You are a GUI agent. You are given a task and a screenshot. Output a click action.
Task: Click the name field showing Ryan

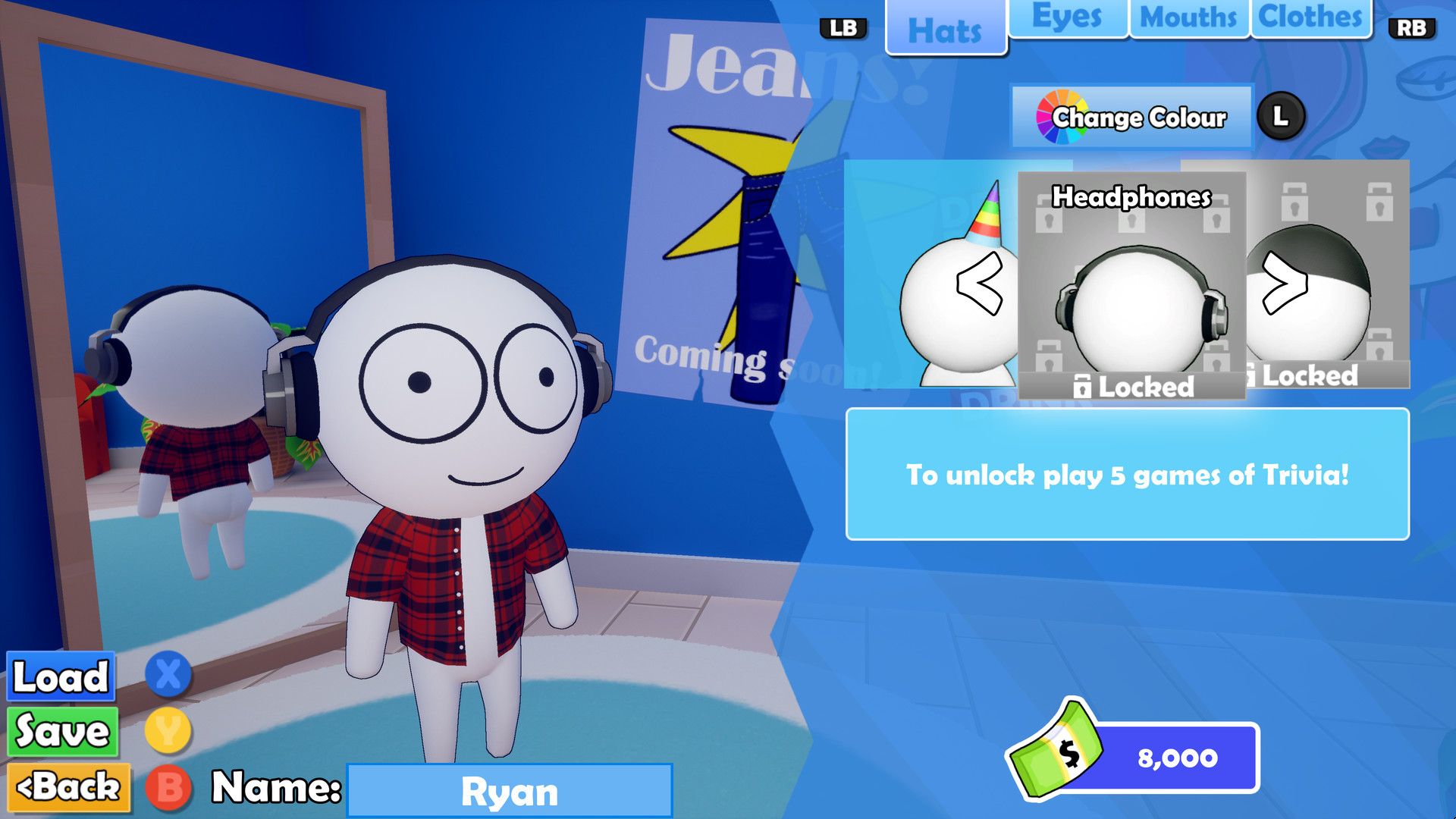pos(510,791)
